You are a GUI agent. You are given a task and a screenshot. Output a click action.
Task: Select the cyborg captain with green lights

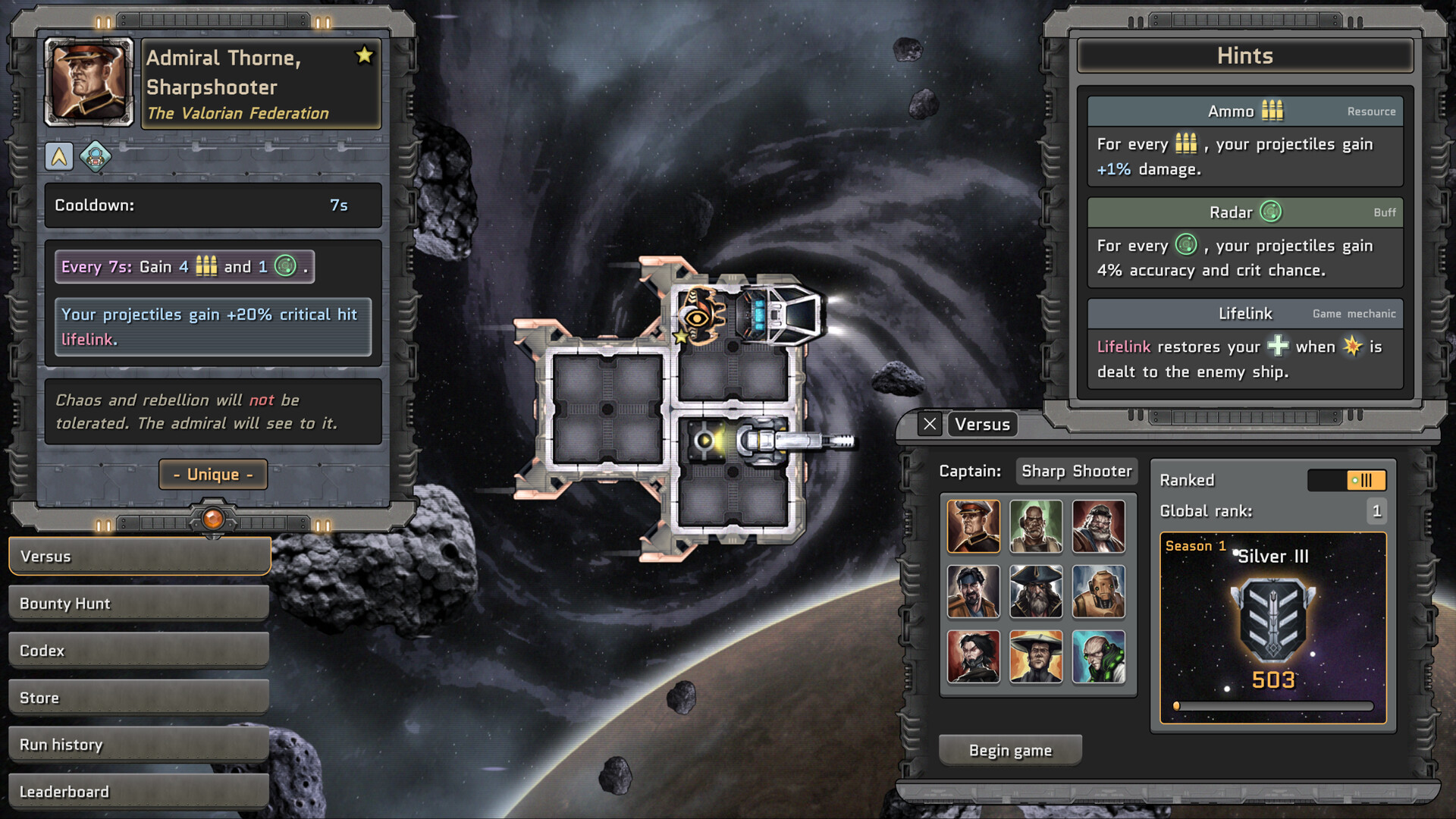(x=1098, y=656)
